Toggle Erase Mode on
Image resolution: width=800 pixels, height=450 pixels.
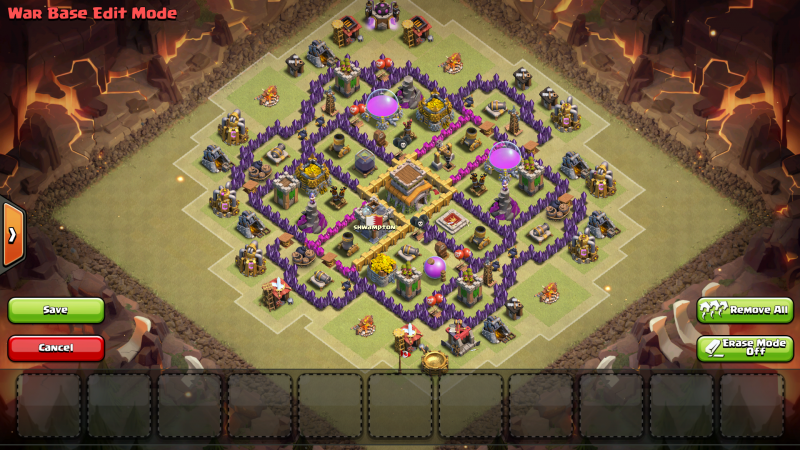745,348
